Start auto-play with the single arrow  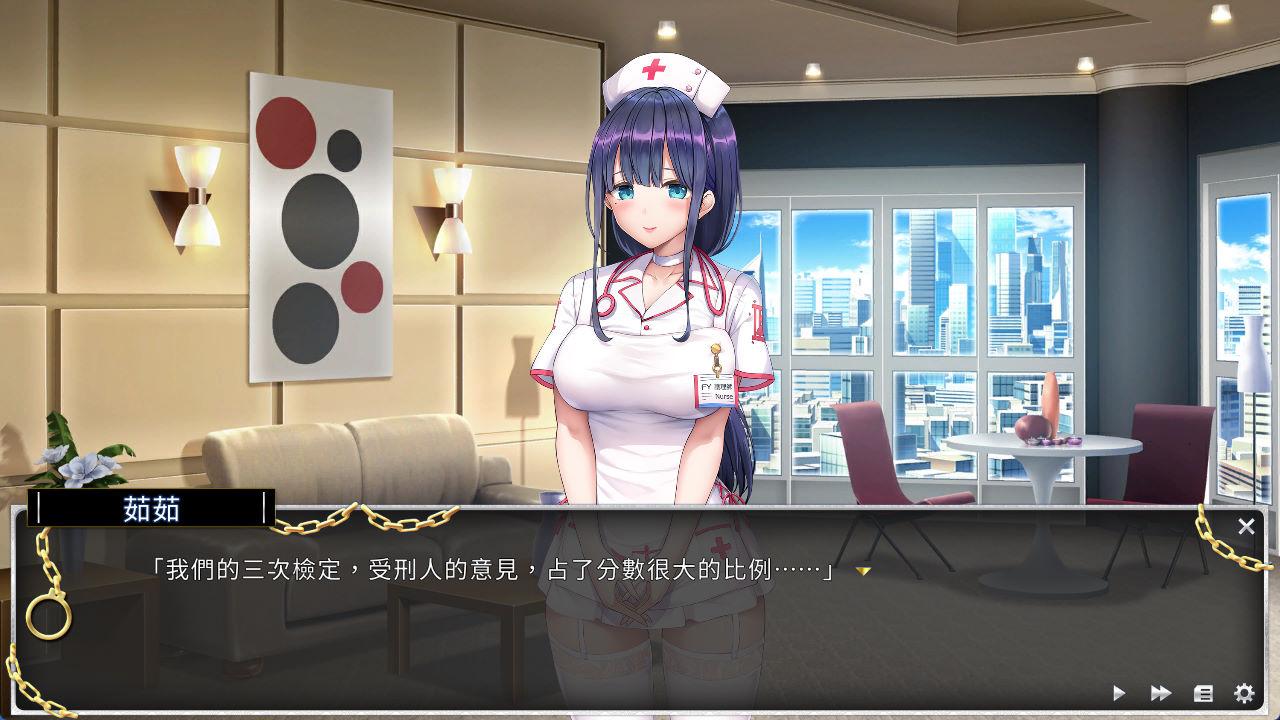[x=1119, y=692]
